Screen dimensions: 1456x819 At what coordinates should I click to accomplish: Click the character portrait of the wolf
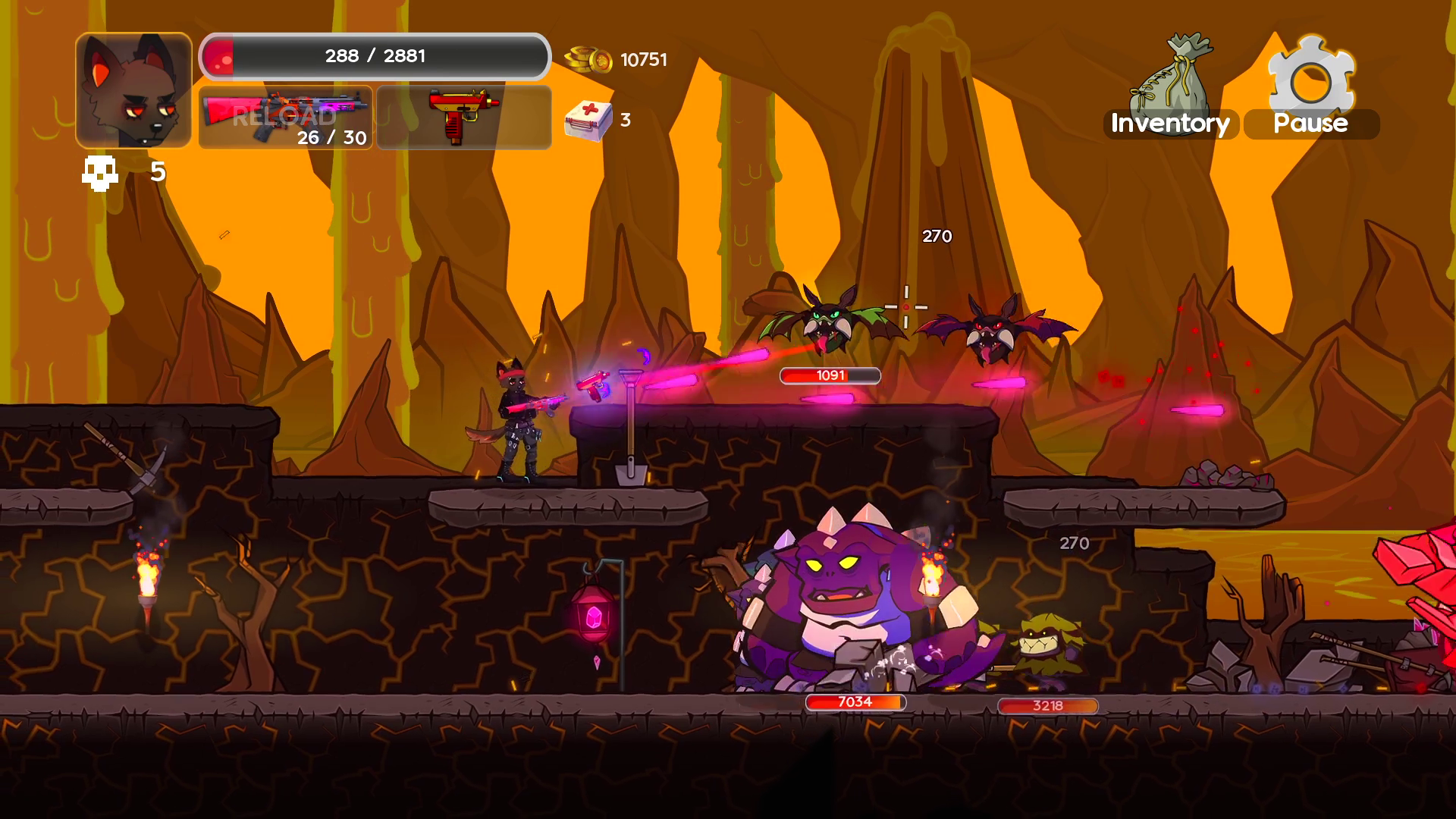click(x=132, y=89)
